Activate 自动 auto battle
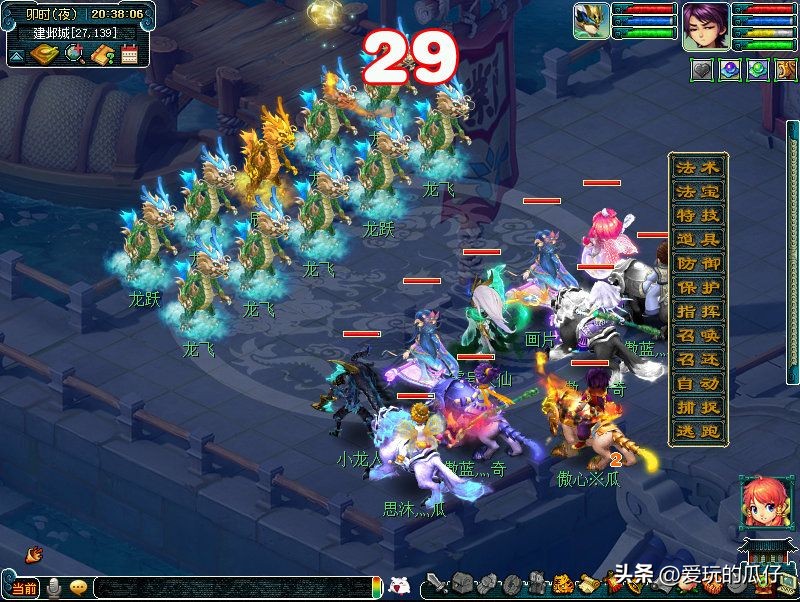Viewport: 800px width, 602px height. (x=697, y=384)
